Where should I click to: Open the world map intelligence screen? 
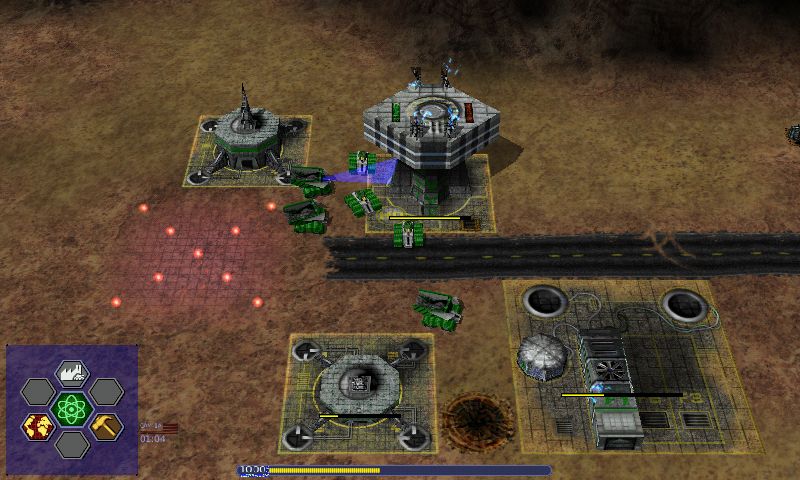point(38,426)
